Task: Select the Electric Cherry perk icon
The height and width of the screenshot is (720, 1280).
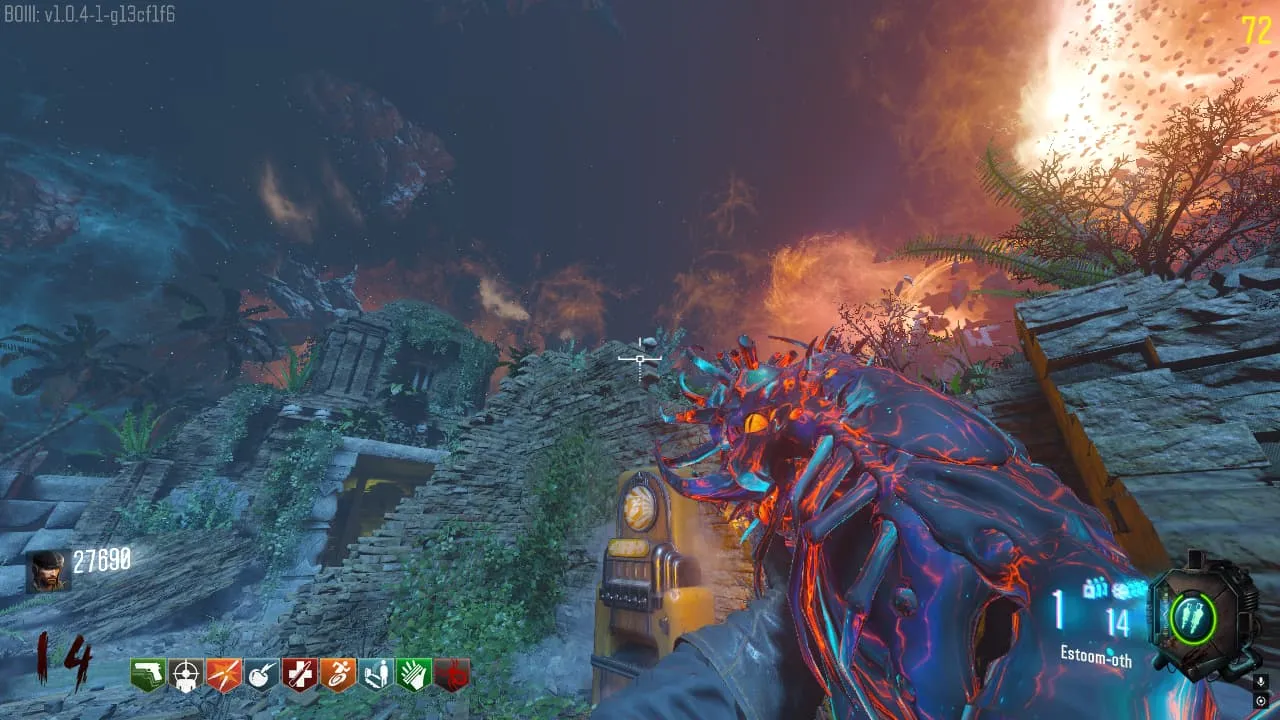Action: [262, 675]
